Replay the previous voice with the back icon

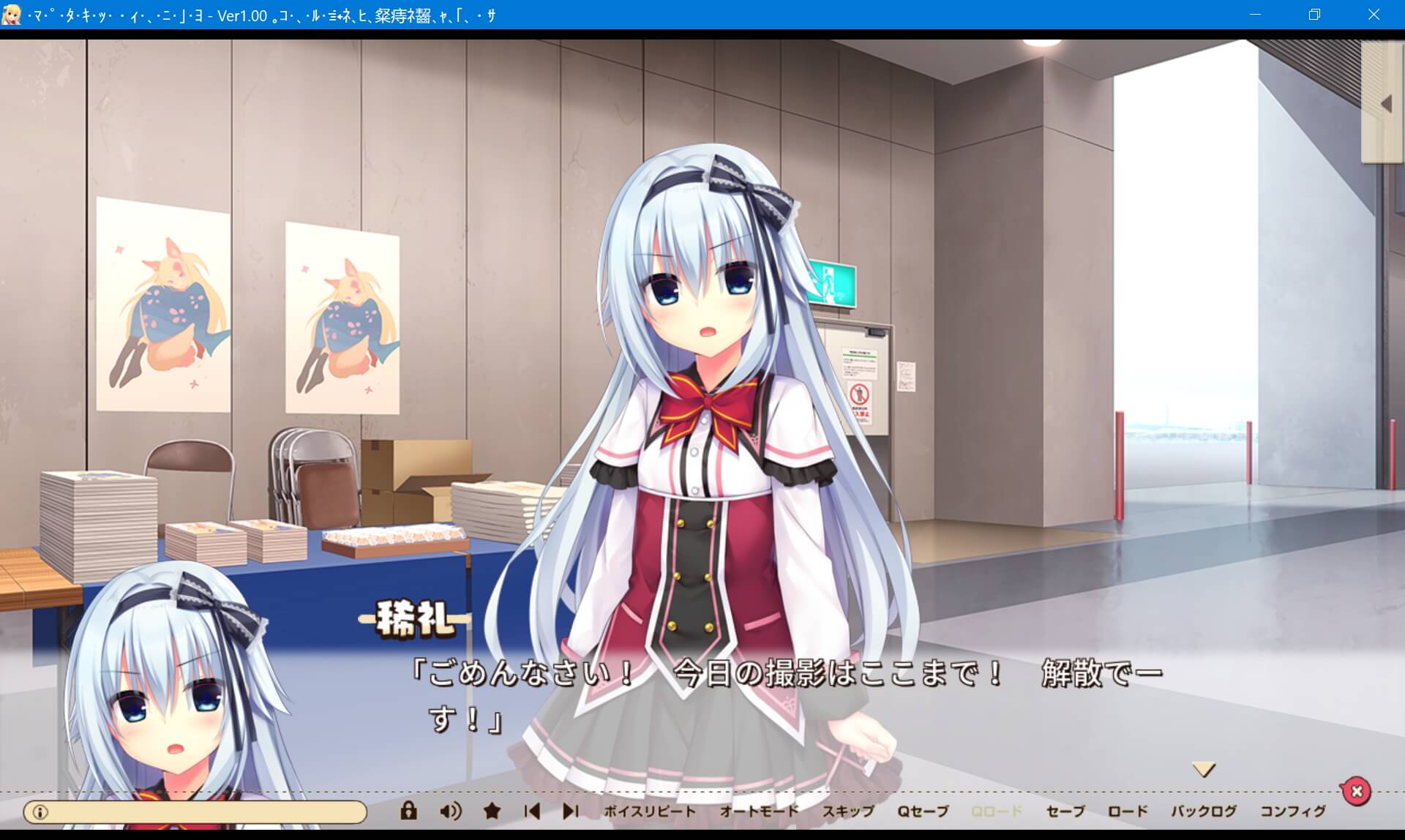click(x=531, y=811)
